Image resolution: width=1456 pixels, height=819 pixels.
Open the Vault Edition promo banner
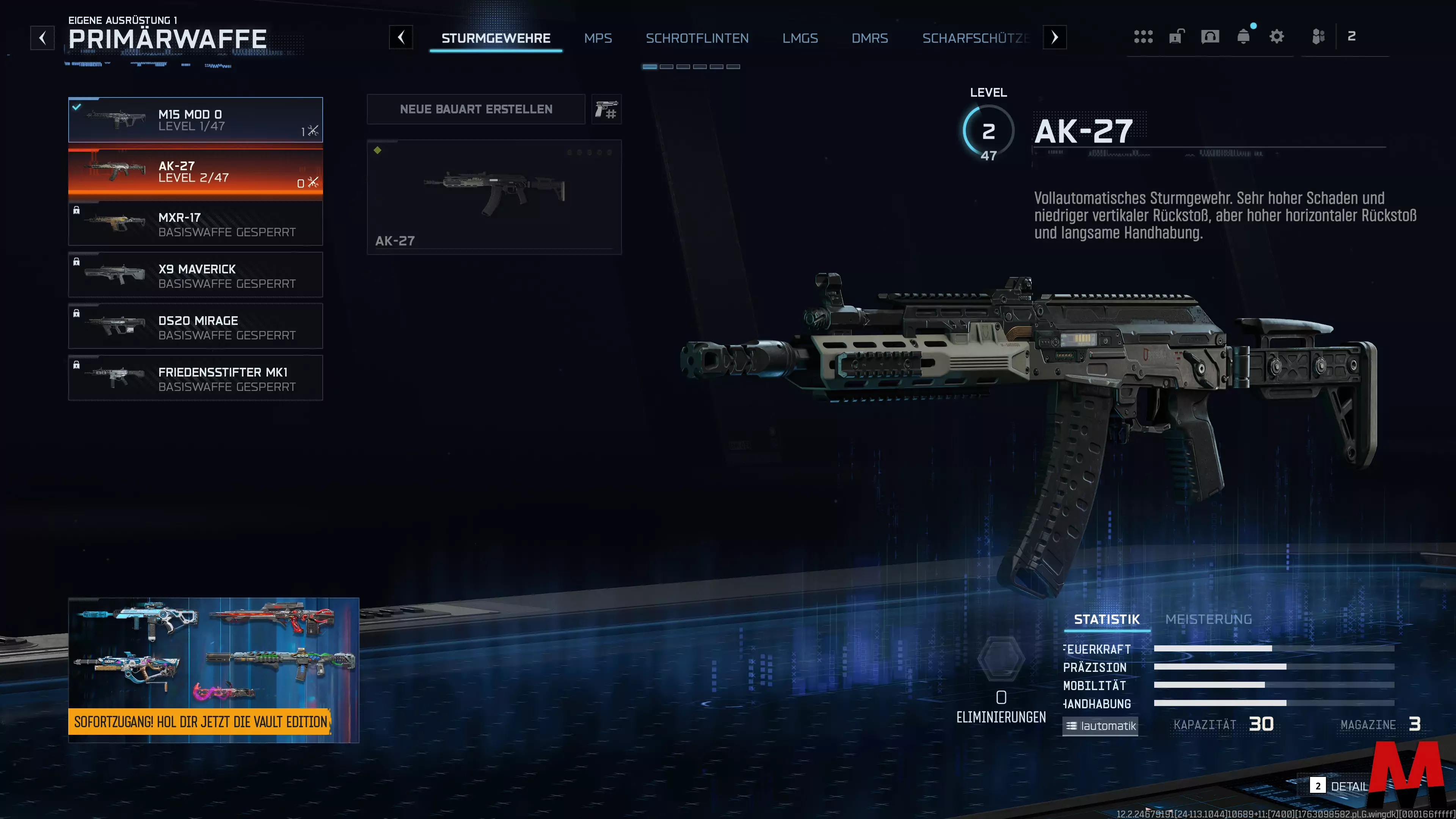point(213,670)
